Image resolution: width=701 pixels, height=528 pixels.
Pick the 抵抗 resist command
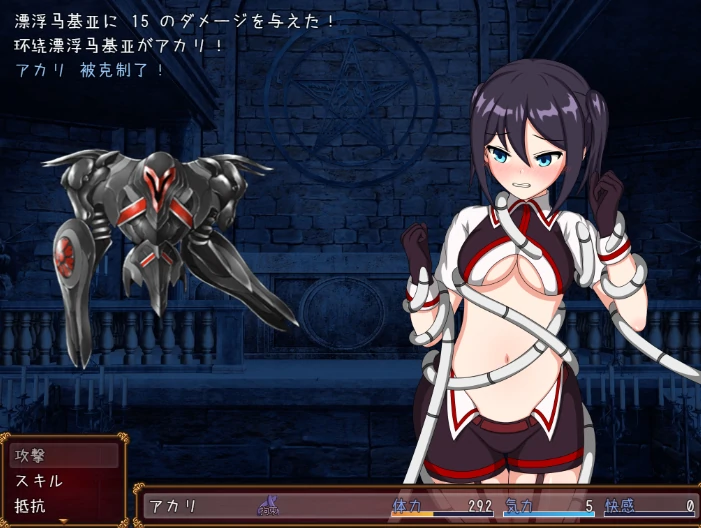(x=63, y=505)
